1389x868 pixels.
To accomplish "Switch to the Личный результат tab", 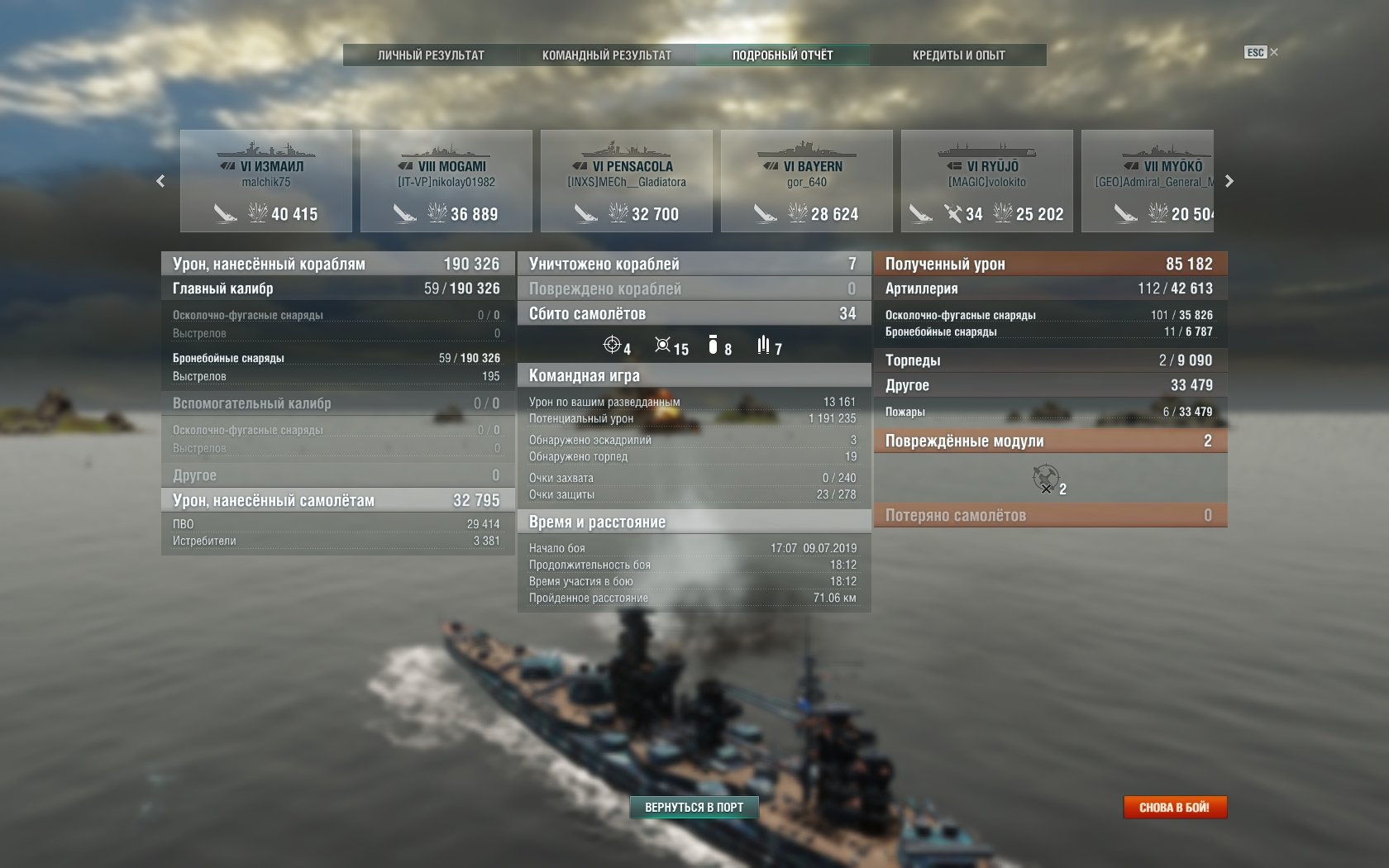I will [431, 55].
